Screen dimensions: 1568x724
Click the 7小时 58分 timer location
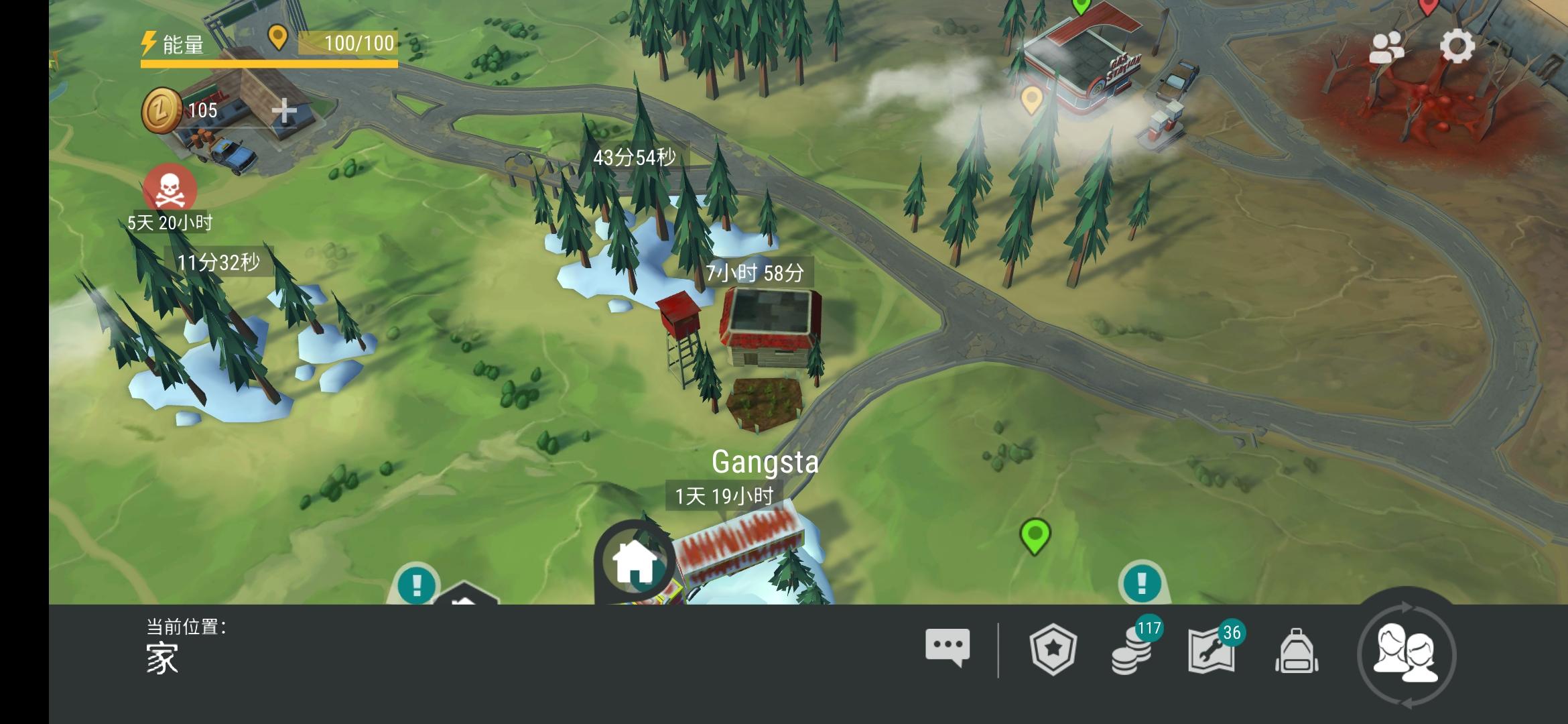point(757,273)
